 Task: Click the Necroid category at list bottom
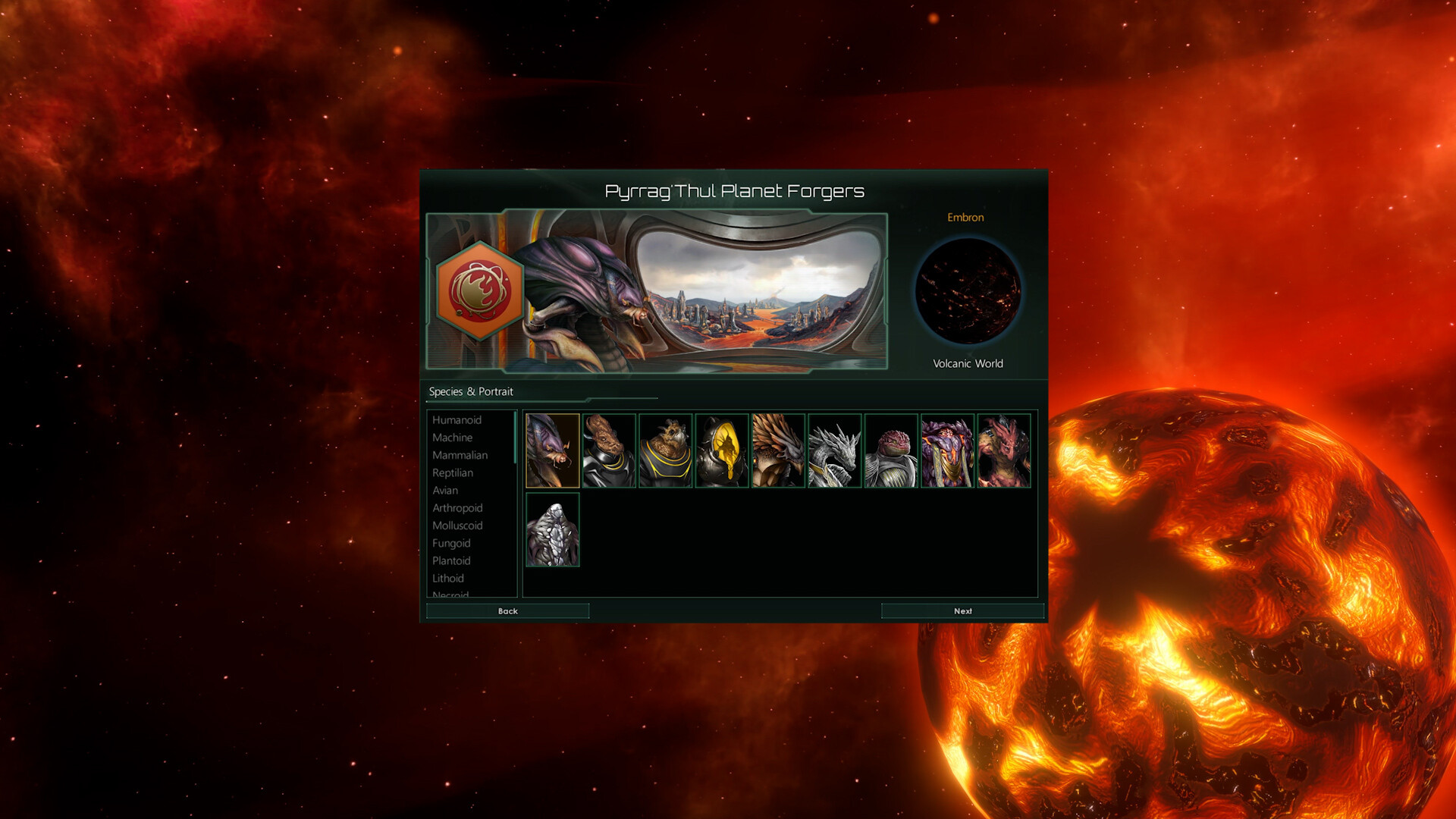tap(450, 594)
